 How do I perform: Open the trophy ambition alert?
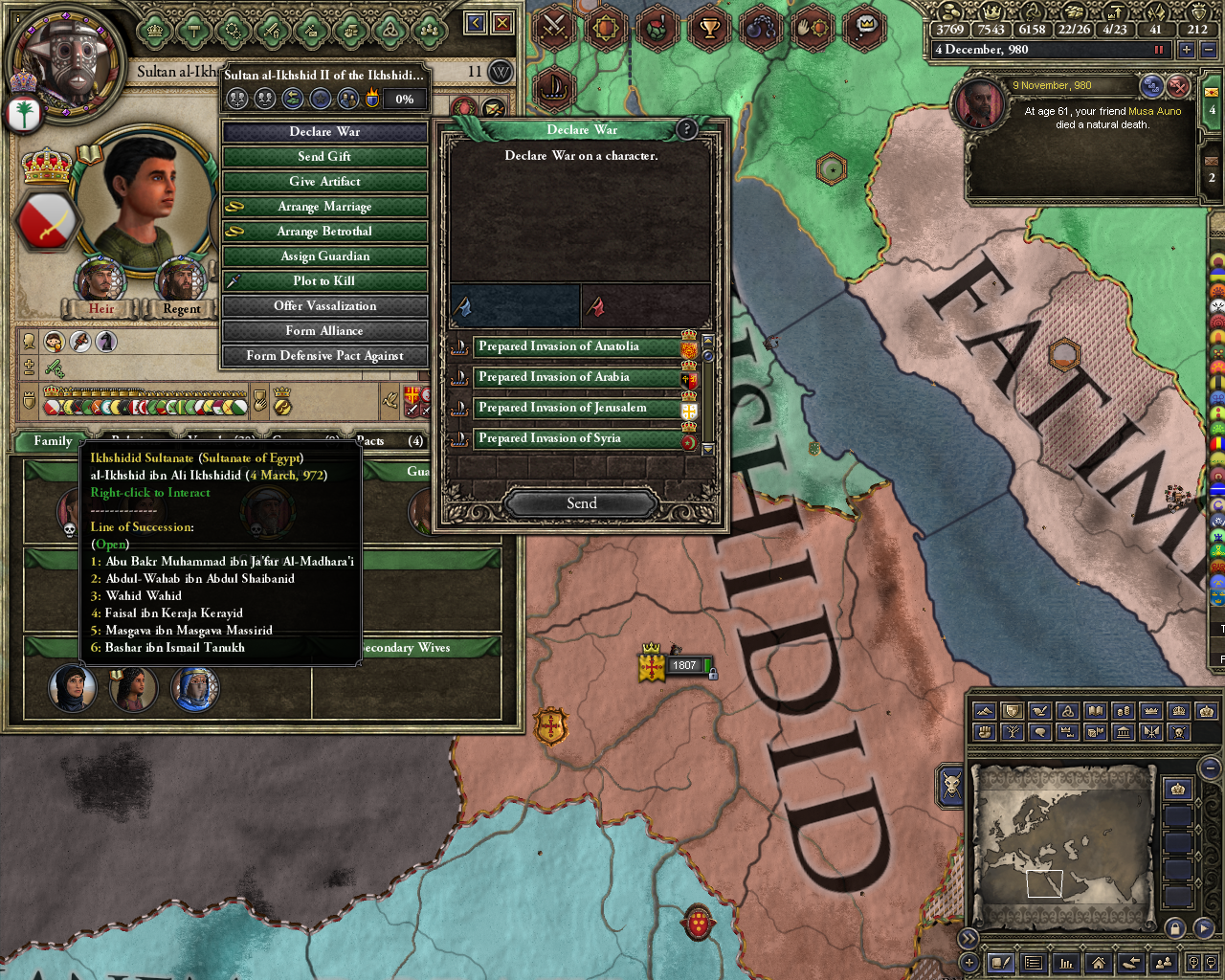(709, 29)
